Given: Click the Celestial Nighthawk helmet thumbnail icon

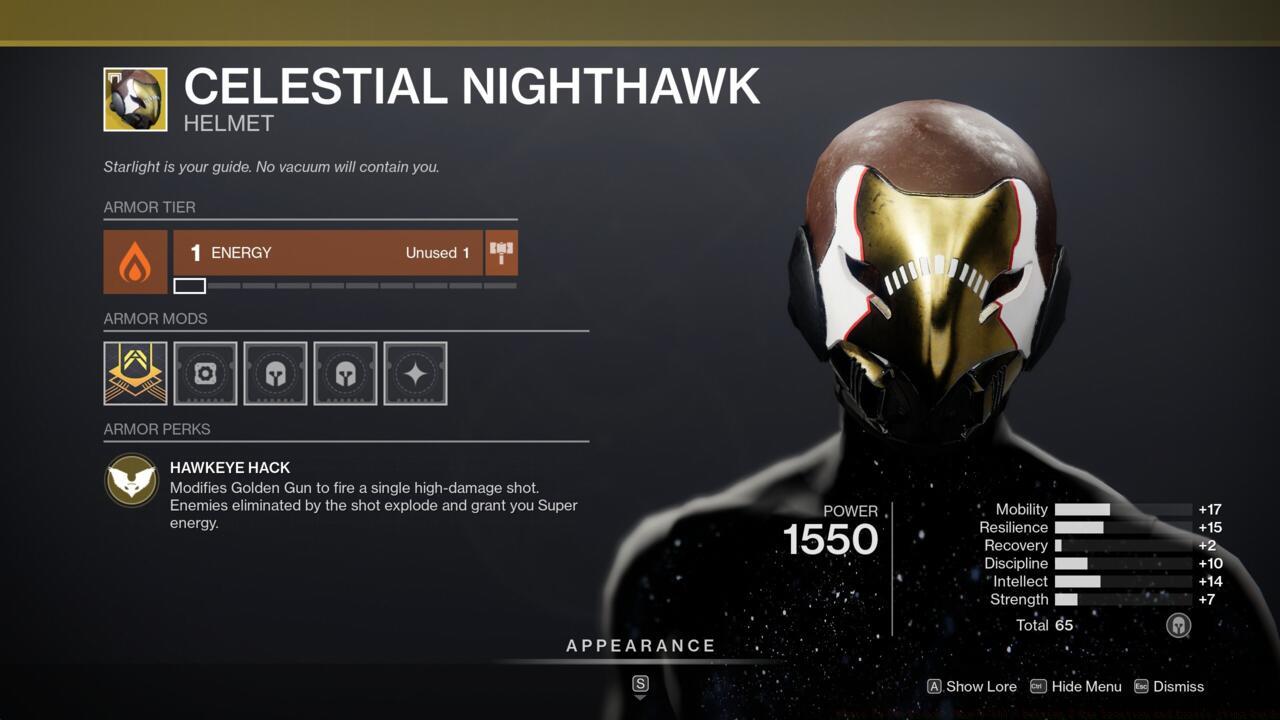Looking at the screenshot, I should pos(135,99).
